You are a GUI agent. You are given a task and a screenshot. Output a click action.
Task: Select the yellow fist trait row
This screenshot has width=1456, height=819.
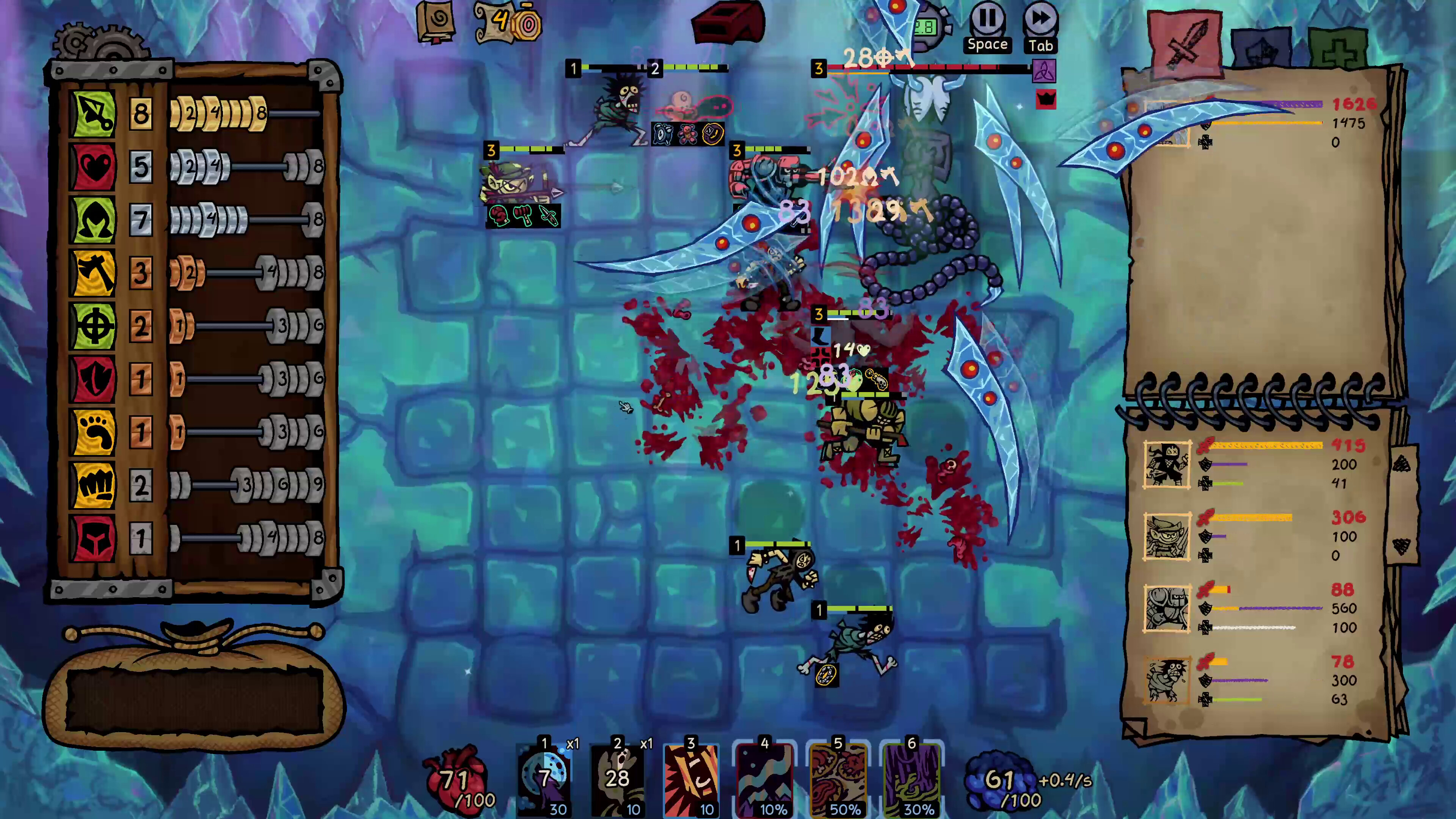coord(93,485)
